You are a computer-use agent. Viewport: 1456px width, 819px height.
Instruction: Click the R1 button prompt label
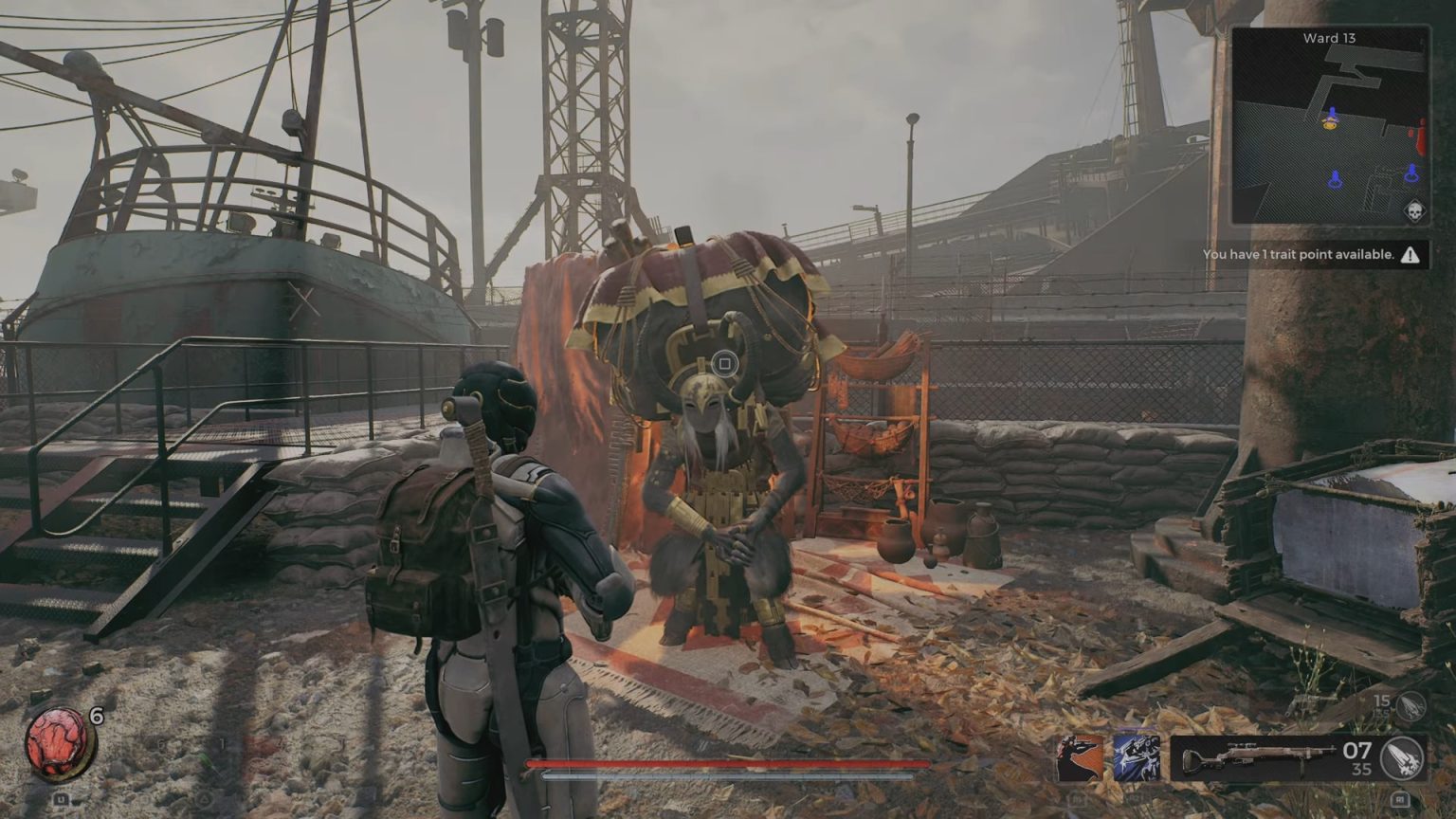(x=1401, y=800)
